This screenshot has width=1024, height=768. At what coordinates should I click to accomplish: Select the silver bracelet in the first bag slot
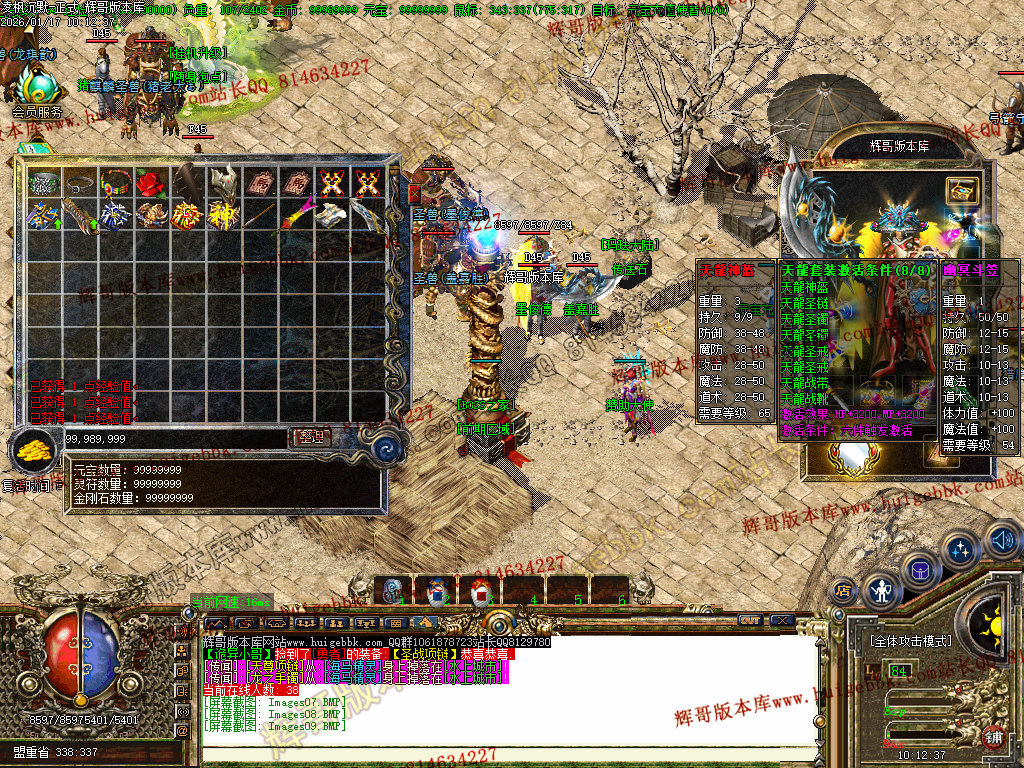[44, 183]
